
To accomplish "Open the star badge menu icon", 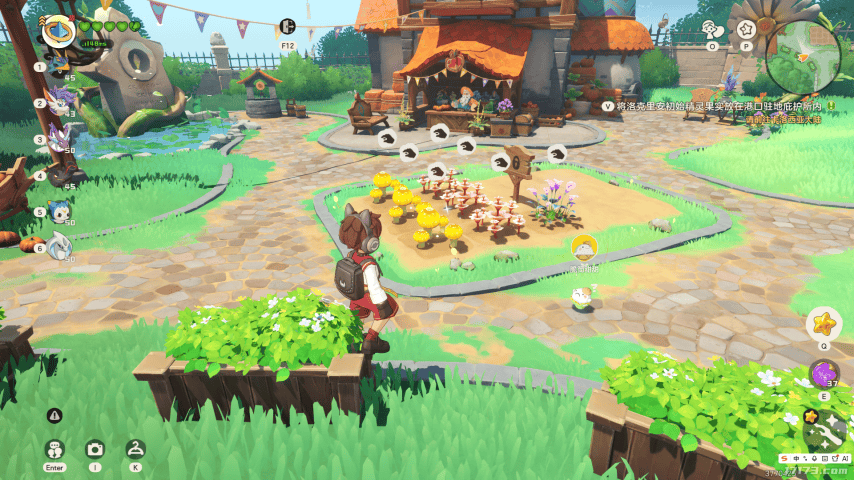I will pyautogui.click(x=745, y=29).
